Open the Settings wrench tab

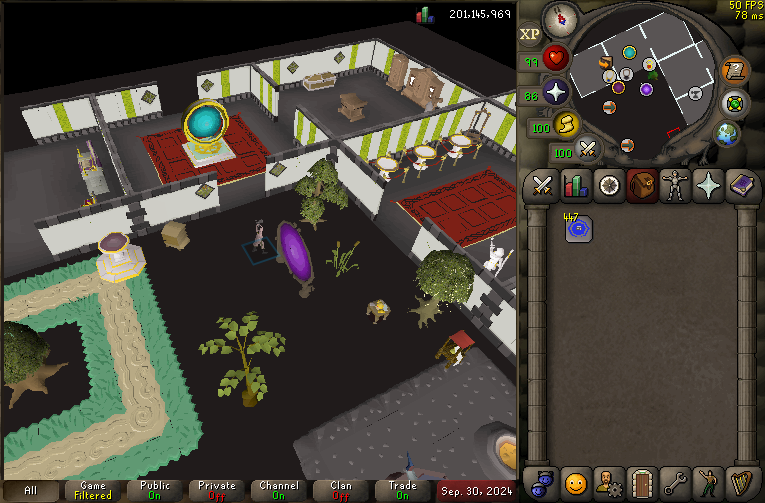click(674, 482)
